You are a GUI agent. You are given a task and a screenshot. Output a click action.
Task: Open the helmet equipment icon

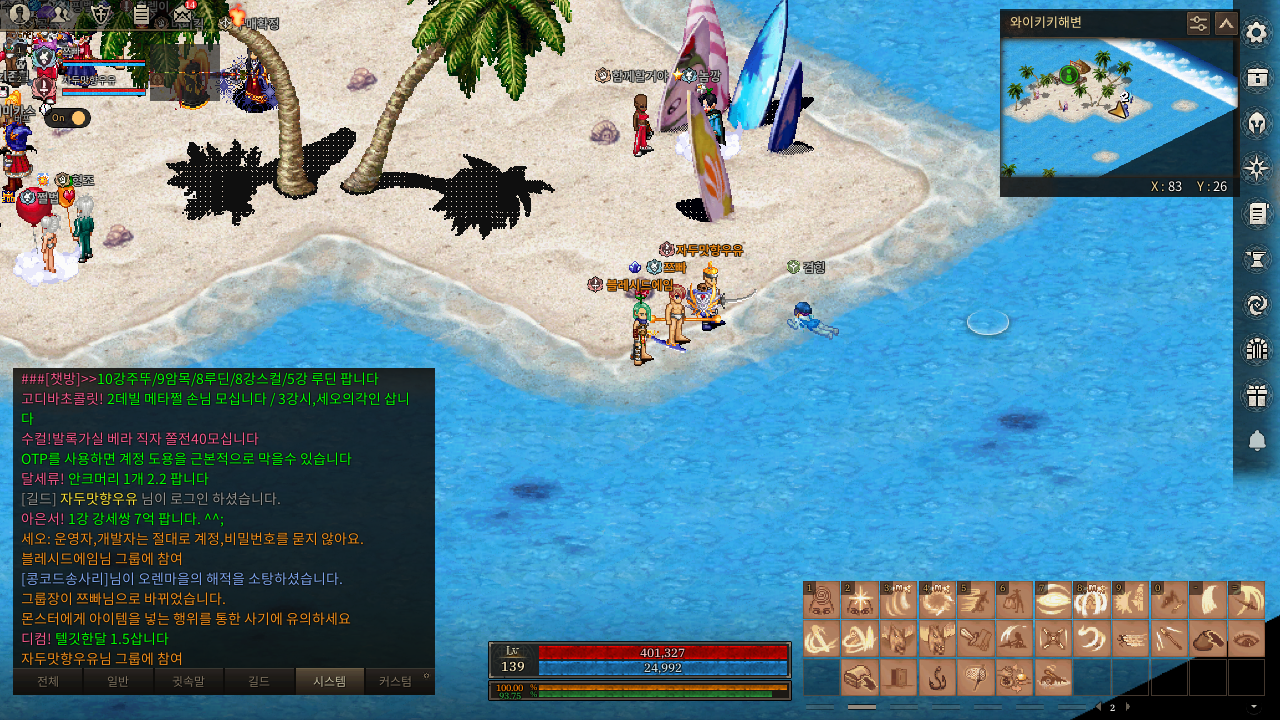pyautogui.click(x=1257, y=123)
